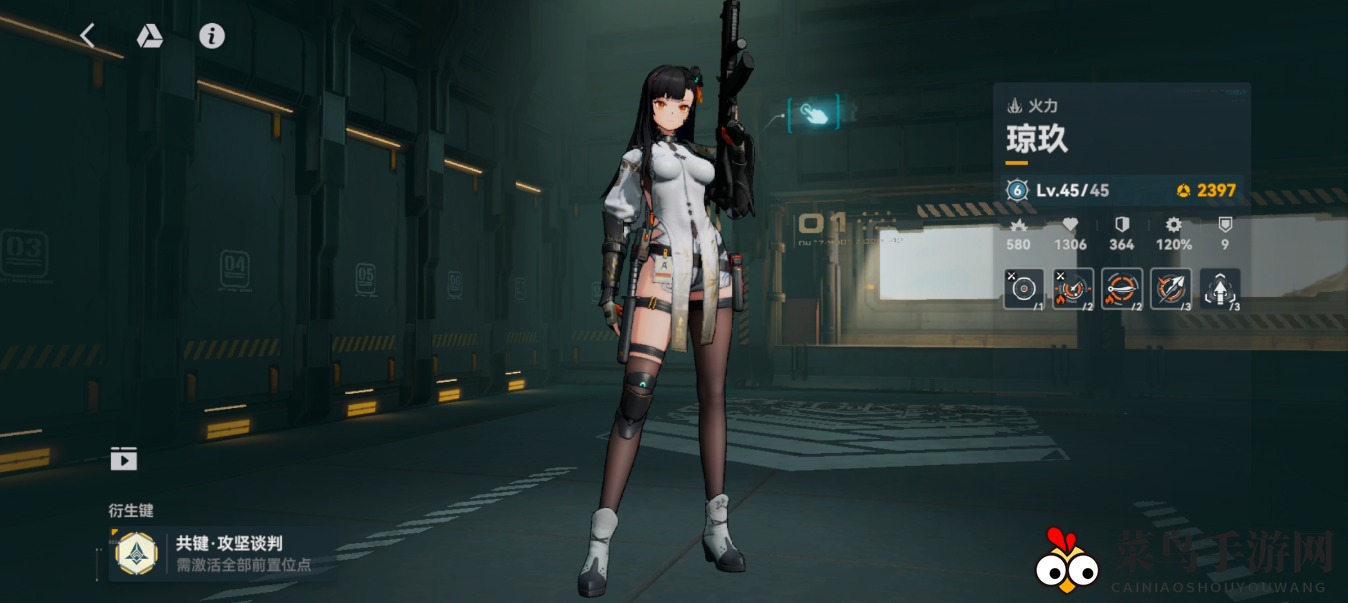
Task: Select the target-circle basic attack skill
Action: point(1024,289)
